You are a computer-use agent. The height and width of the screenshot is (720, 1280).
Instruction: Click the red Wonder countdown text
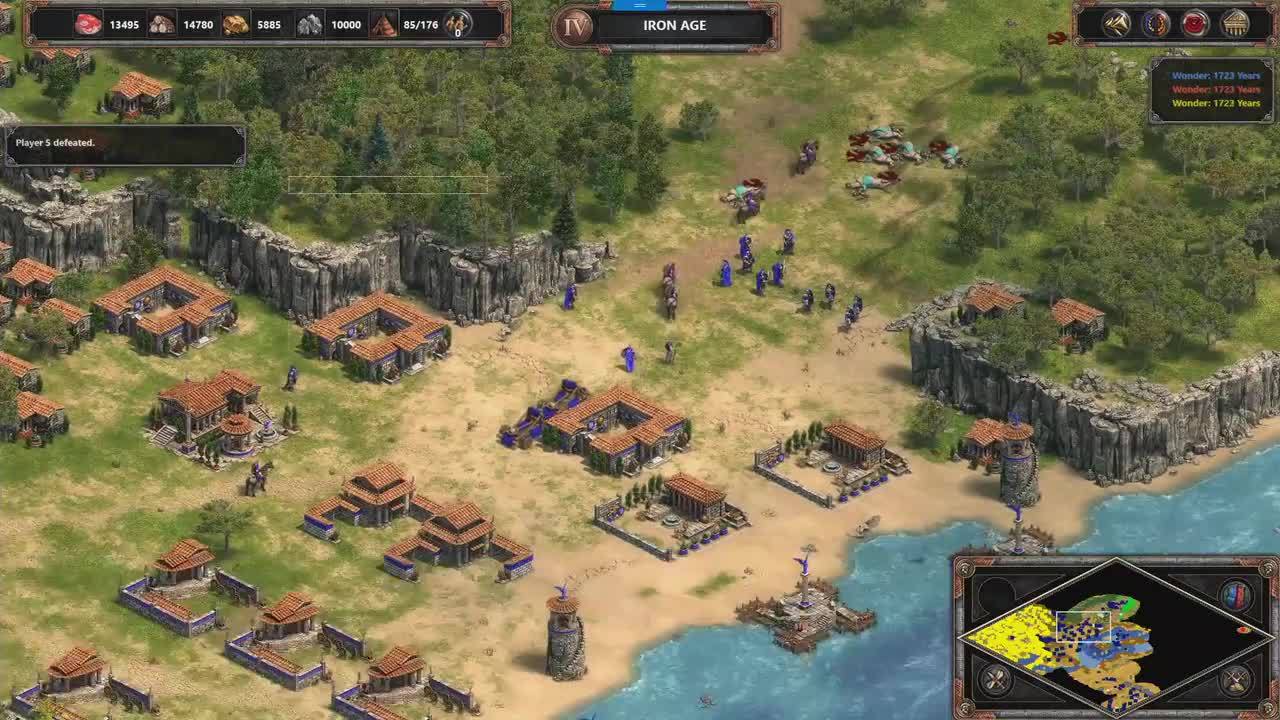[1216, 89]
